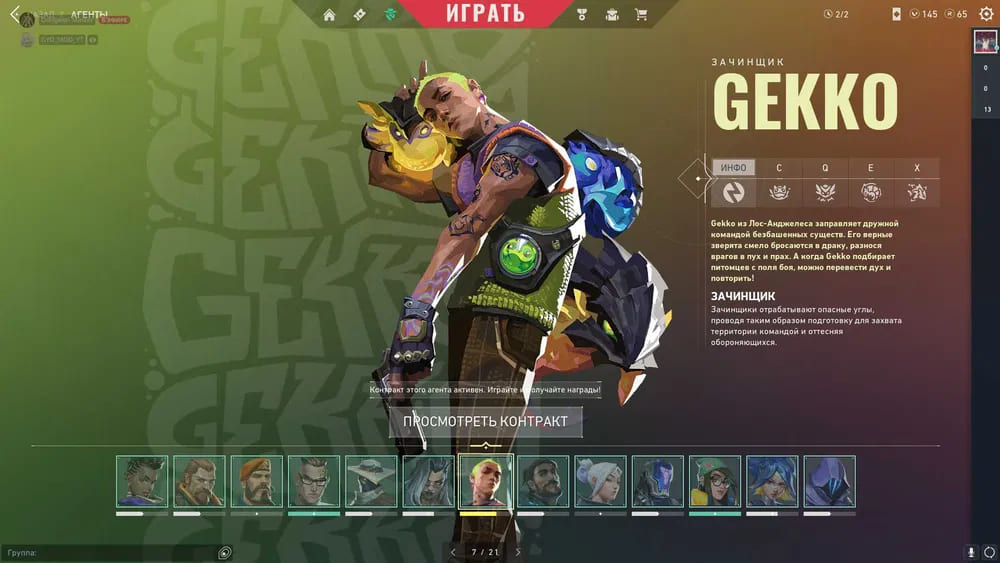
Task: Open the medal icon right of ИГРАТЬ
Action: [x=583, y=14]
